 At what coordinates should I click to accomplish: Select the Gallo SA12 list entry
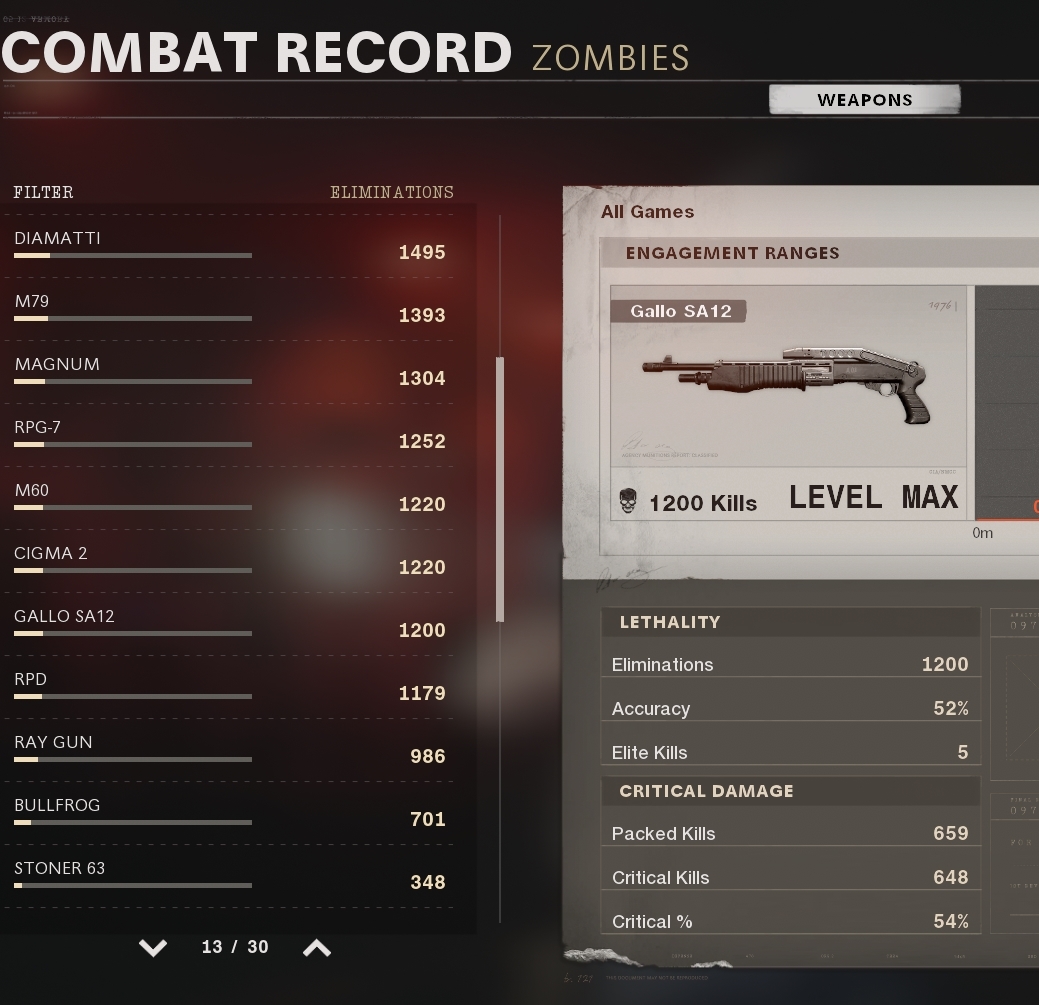[x=230, y=624]
